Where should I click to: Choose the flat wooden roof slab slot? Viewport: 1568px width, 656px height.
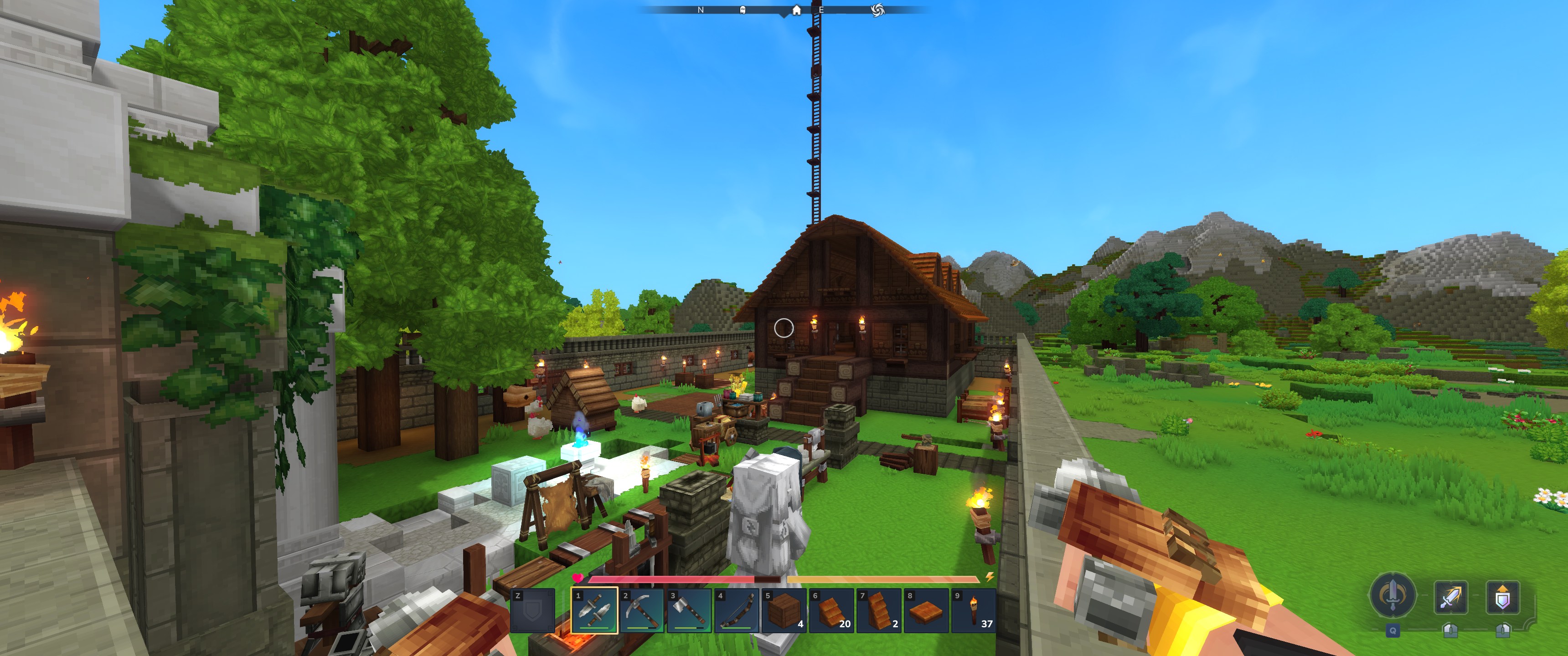click(x=926, y=610)
